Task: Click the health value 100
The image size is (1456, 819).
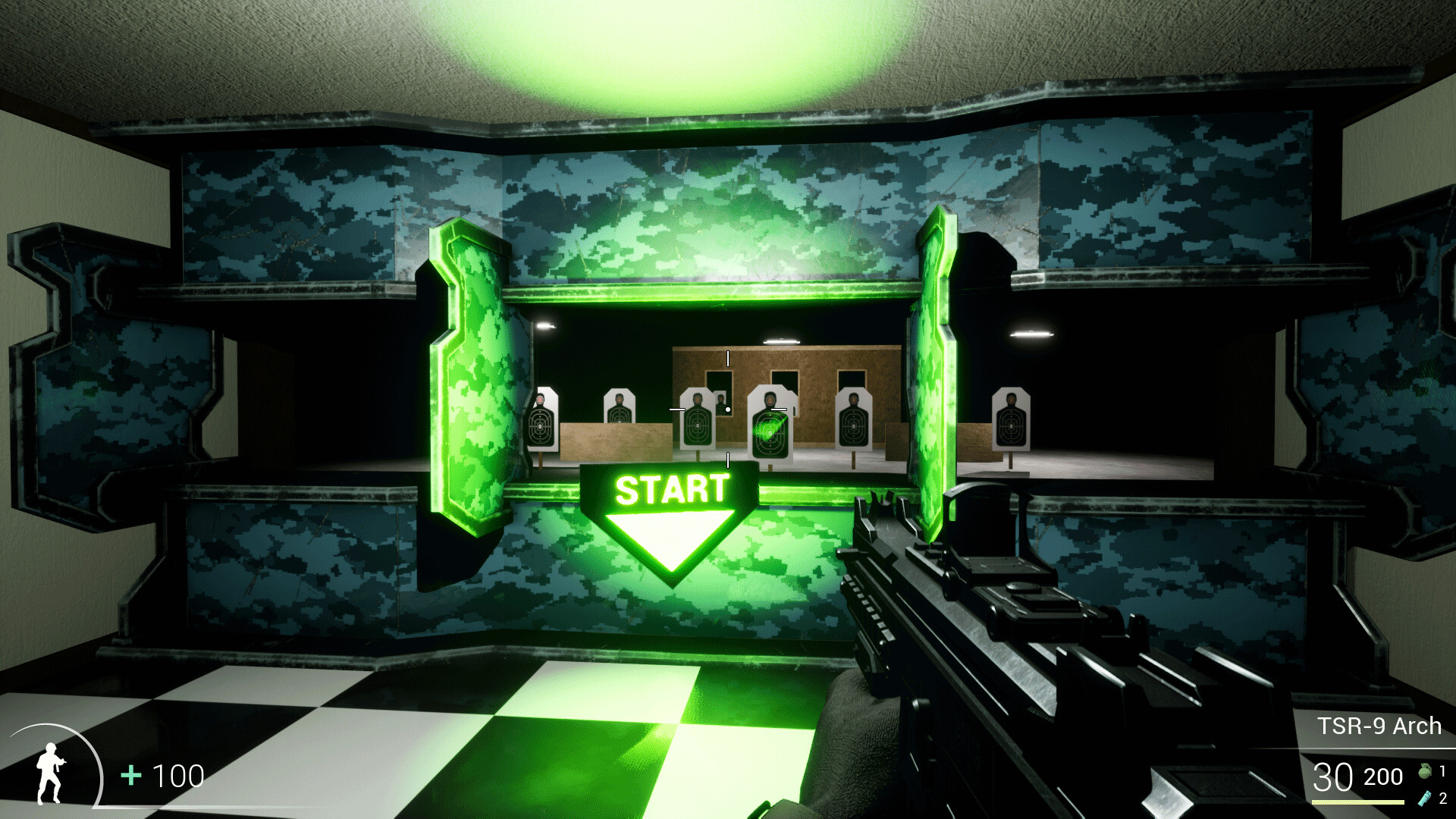Action: click(177, 777)
